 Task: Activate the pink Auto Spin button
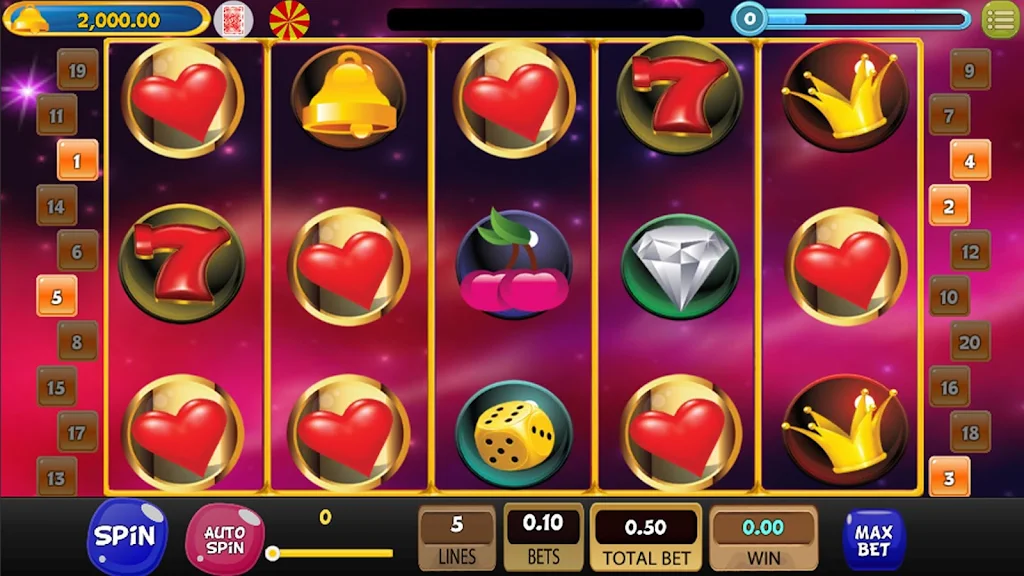pyautogui.click(x=224, y=539)
